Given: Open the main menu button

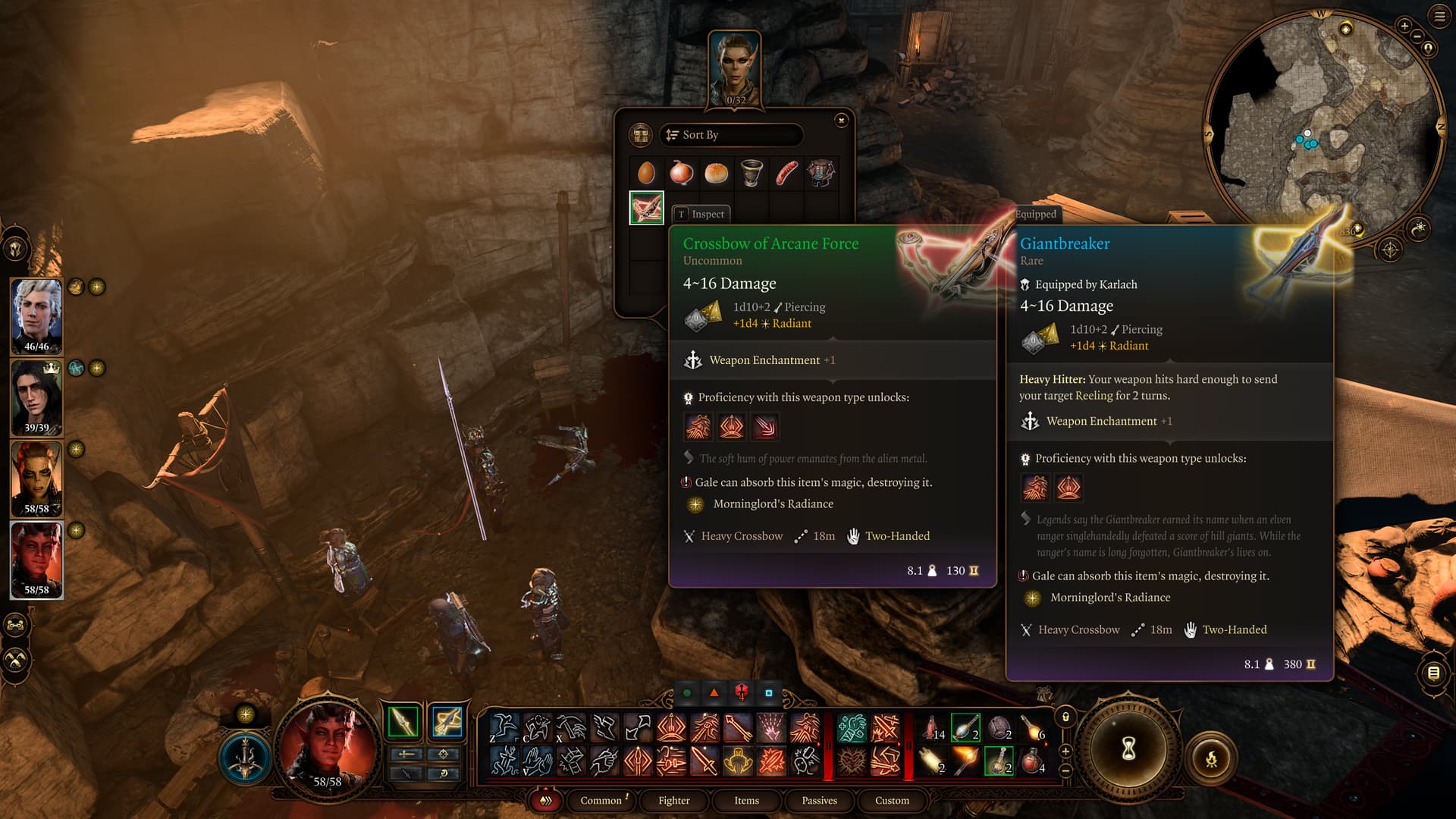Looking at the screenshot, I should coord(1439,16).
